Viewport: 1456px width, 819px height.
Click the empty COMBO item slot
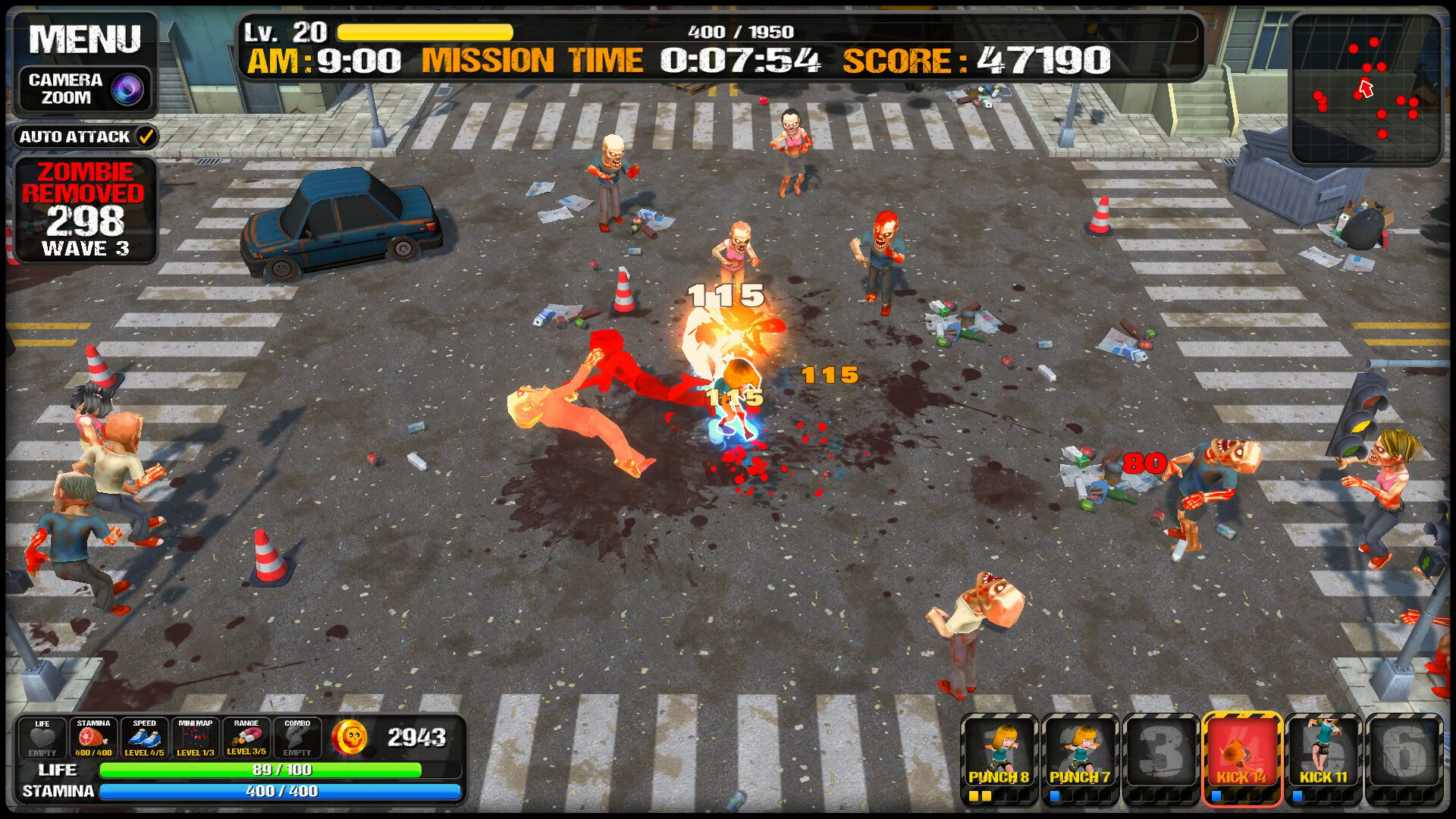297,736
